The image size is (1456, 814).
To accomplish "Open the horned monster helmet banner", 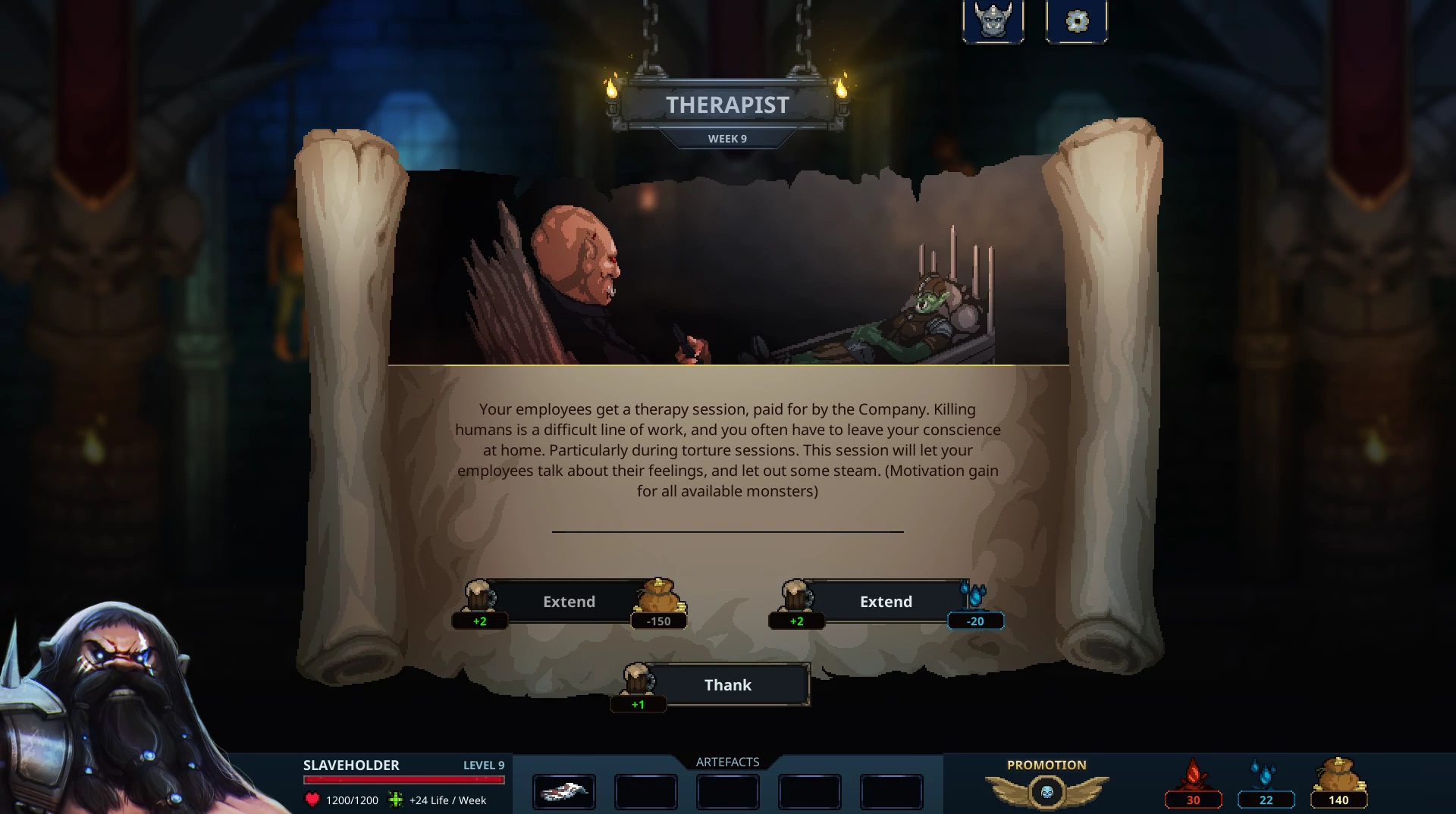I will [993, 21].
